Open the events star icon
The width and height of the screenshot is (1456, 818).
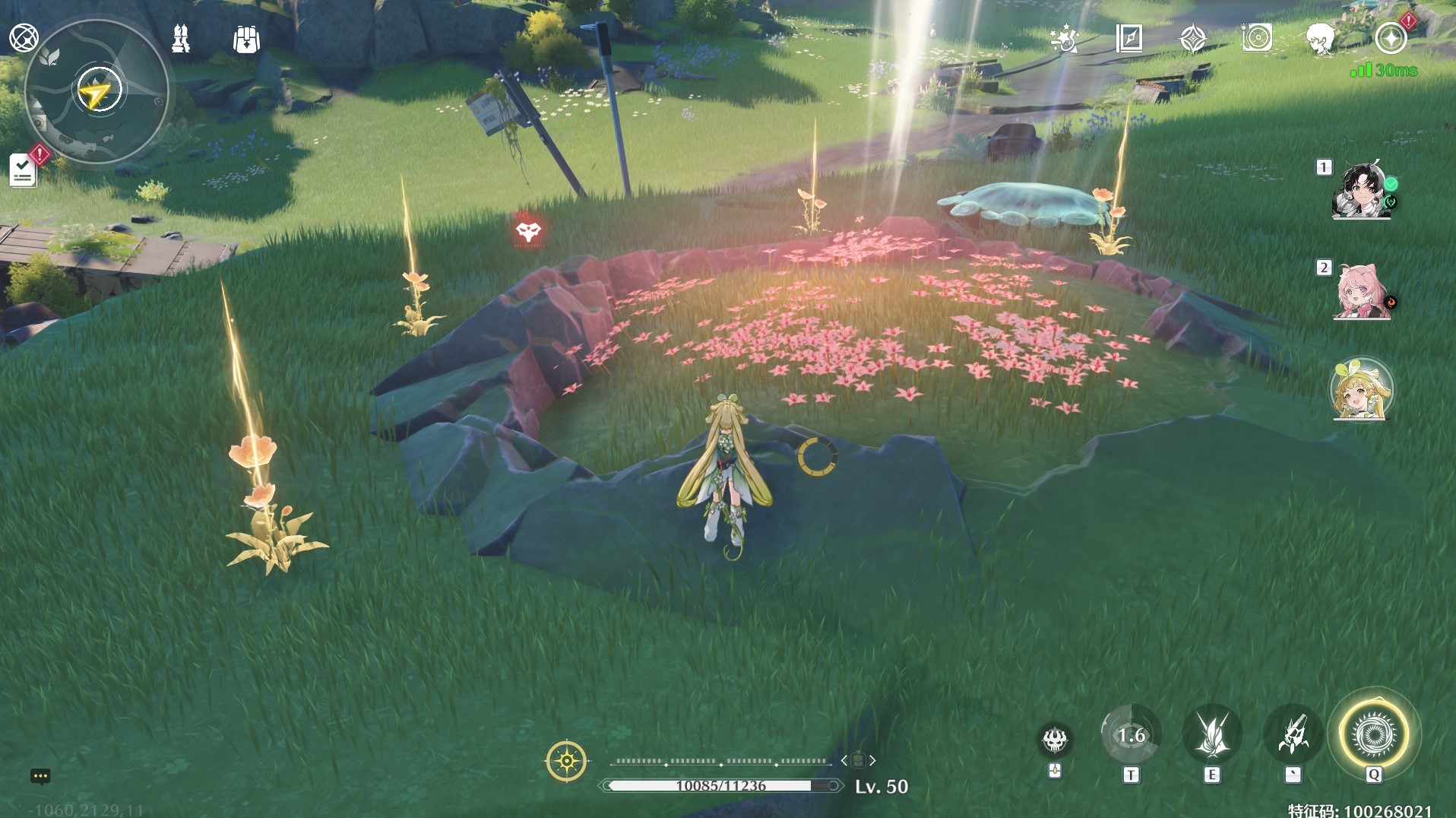click(x=1064, y=38)
